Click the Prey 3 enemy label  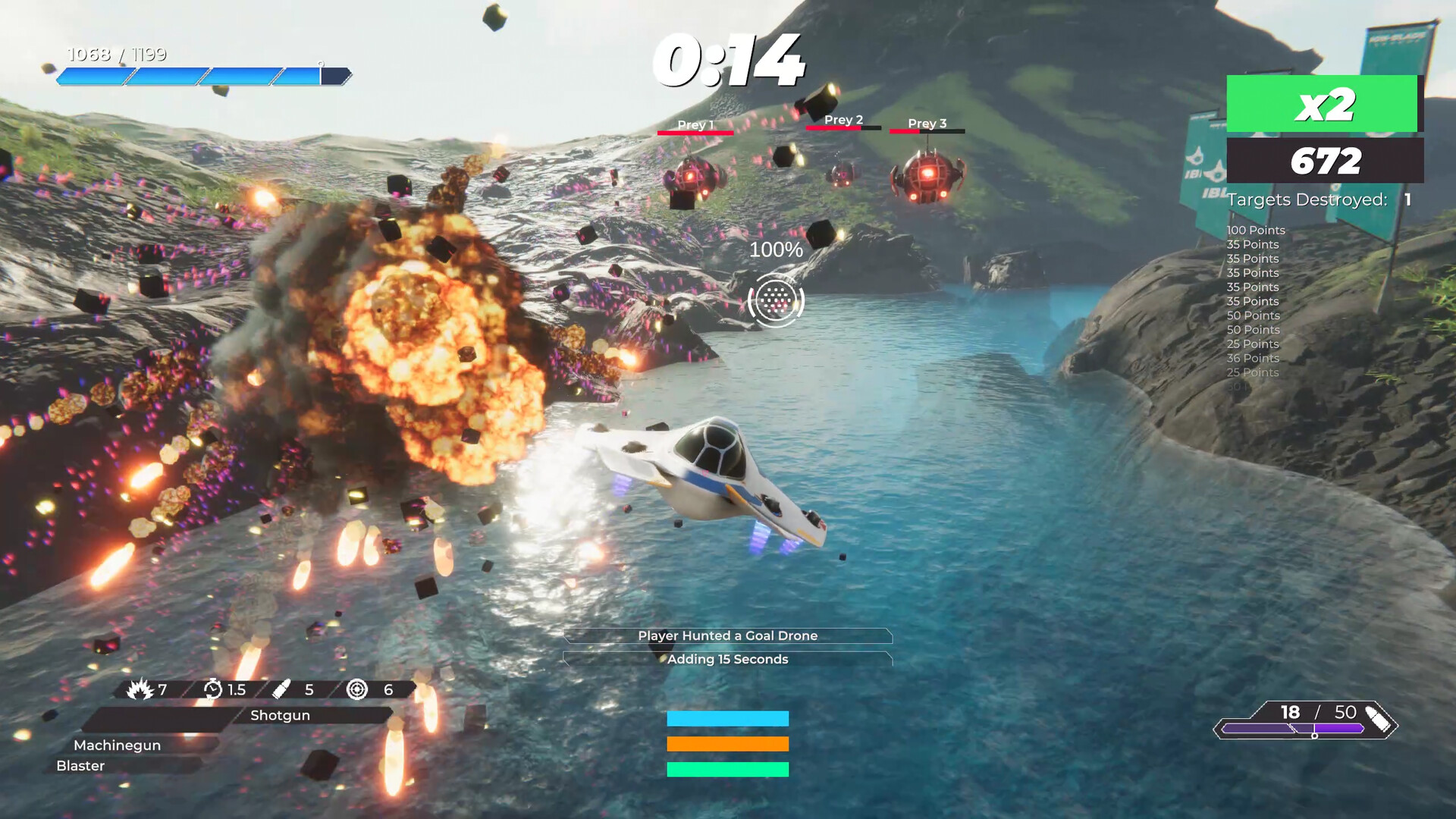click(927, 123)
